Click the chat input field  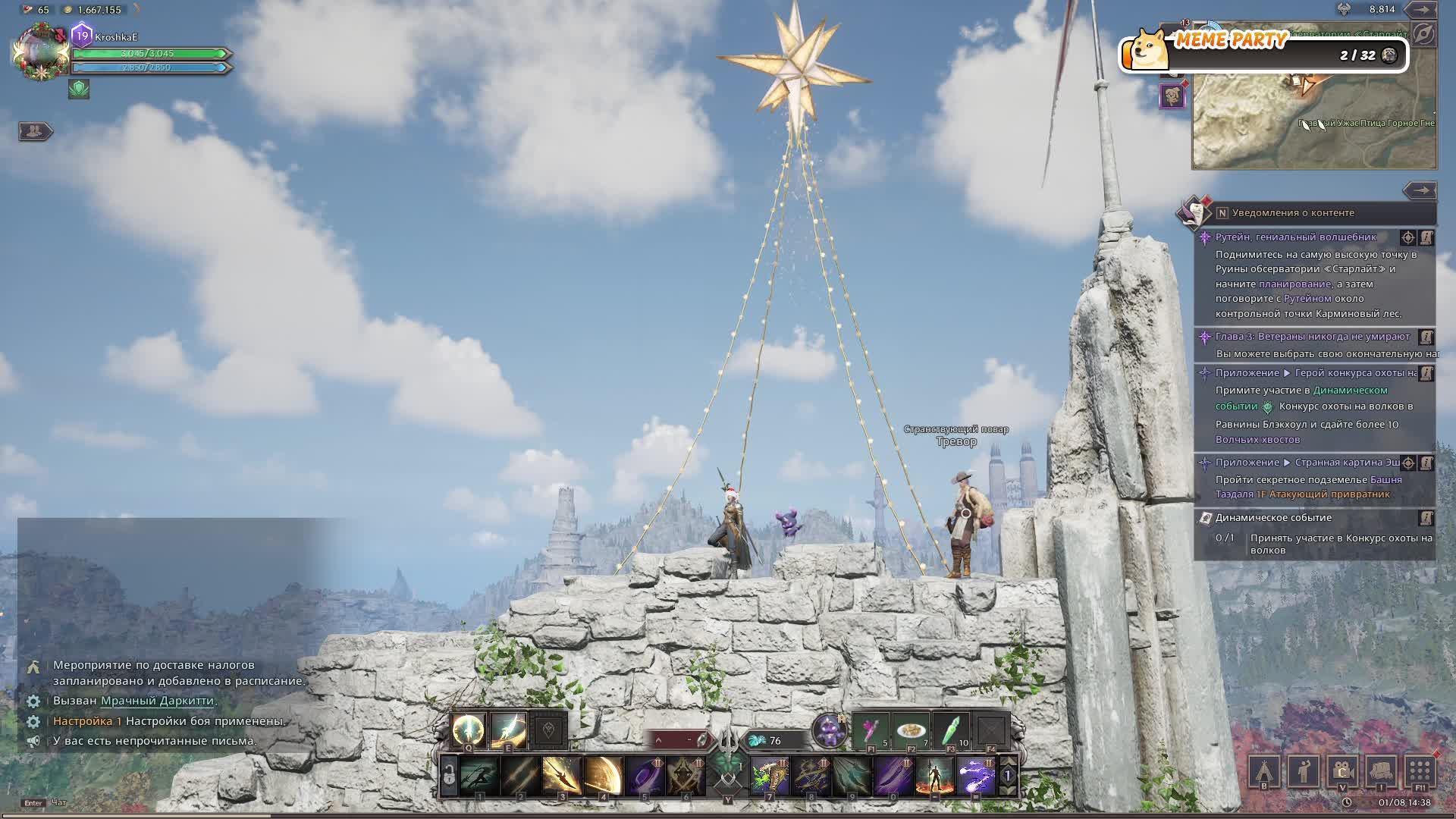(x=152, y=802)
